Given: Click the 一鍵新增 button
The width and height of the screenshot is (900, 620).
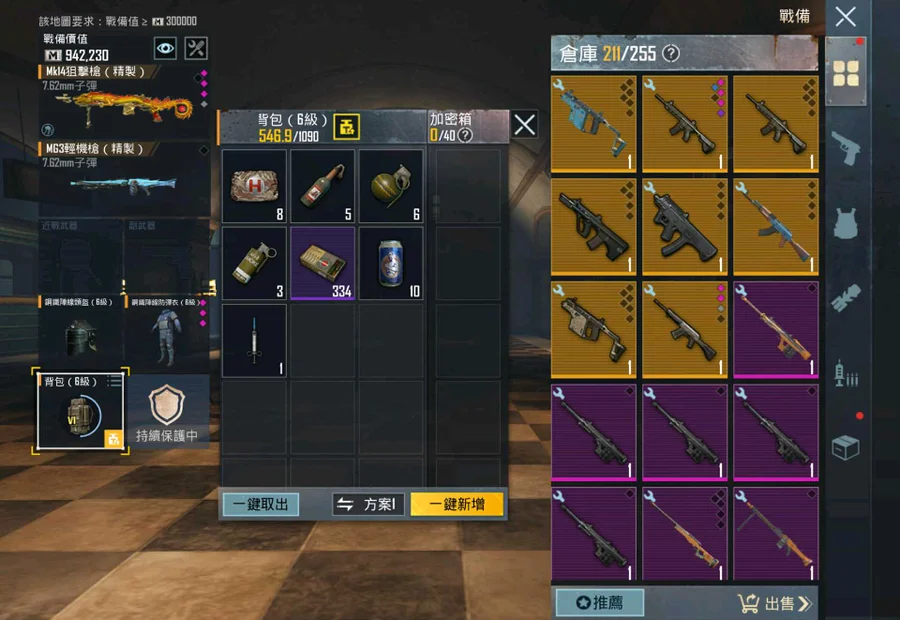Looking at the screenshot, I should pos(457,504).
